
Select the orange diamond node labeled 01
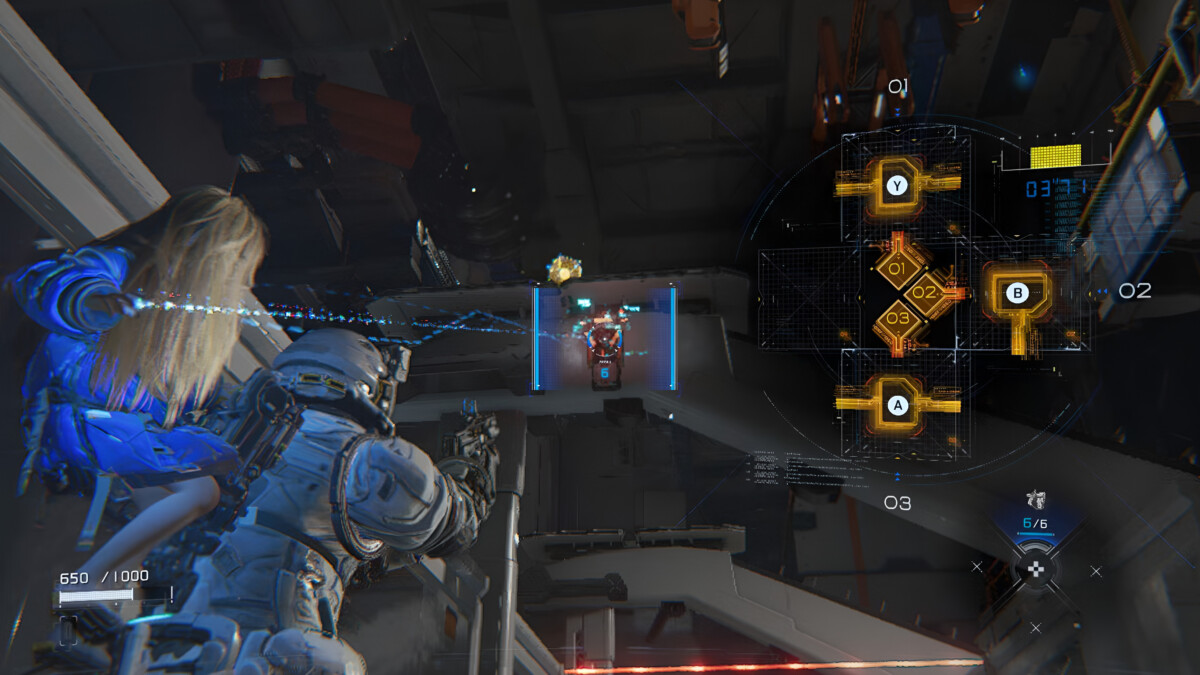click(897, 269)
